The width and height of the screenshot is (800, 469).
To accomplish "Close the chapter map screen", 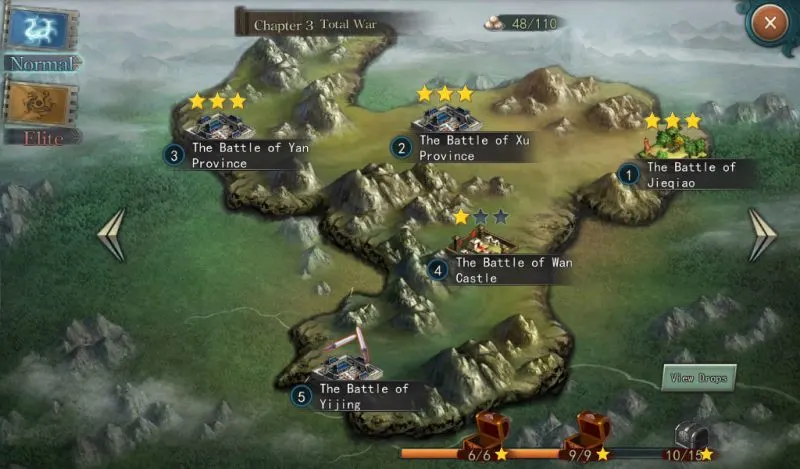I will (769, 21).
